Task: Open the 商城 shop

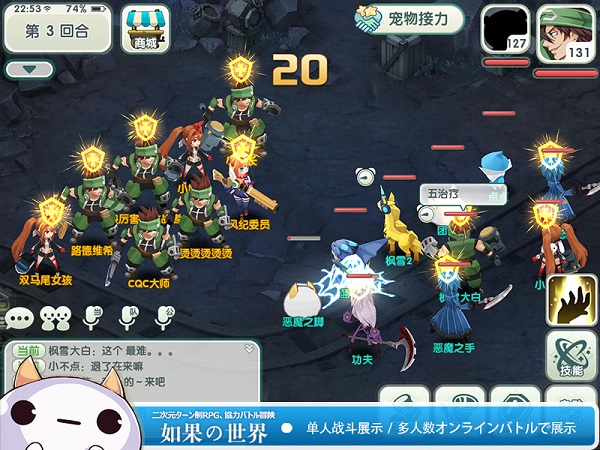Action: tap(144, 29)
